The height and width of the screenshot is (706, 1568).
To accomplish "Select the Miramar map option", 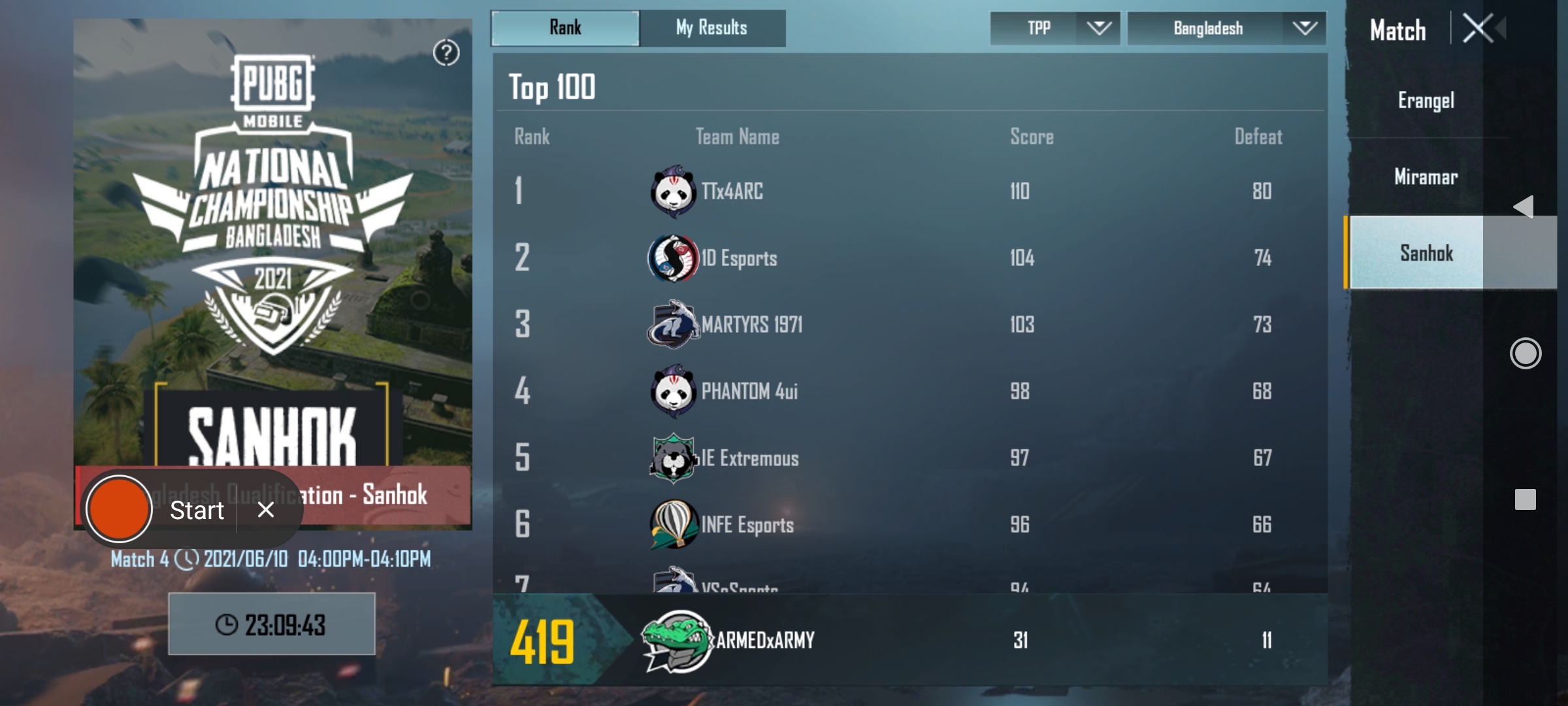I will click(x=1426, y=176).
